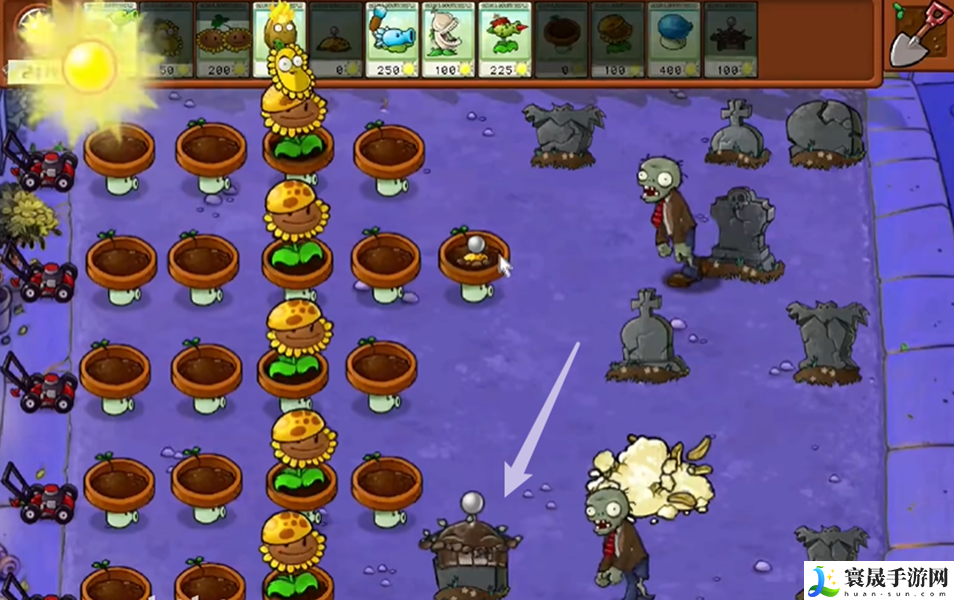Choose the 225-cost green shooter seed packet
Image resolution: width=954 pixels, height=600 pixels.
pos(503,40)
